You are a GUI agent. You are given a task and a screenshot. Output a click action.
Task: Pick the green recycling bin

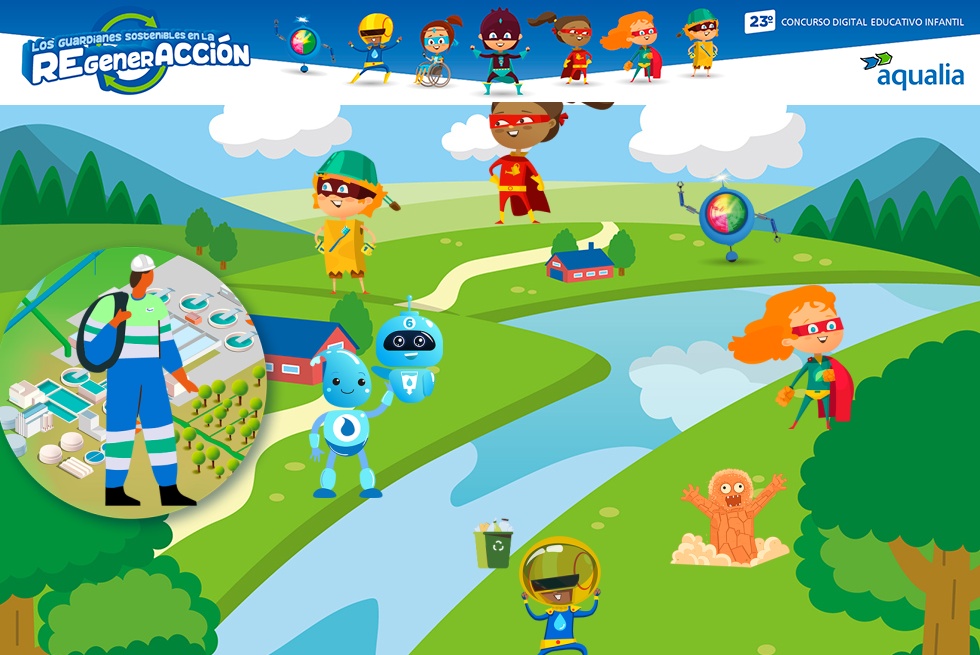(495, 546)
